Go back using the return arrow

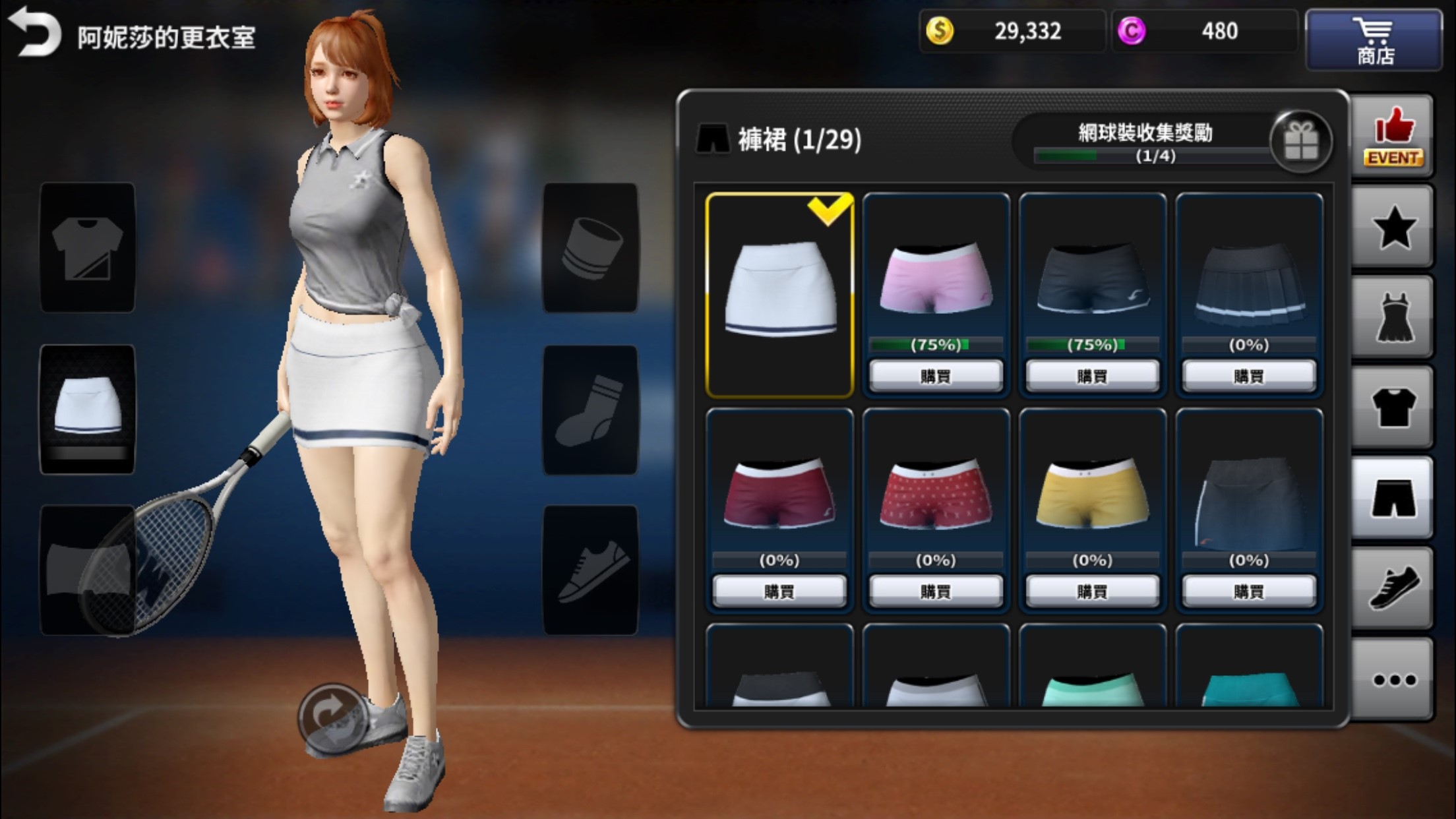click(34, 32)
